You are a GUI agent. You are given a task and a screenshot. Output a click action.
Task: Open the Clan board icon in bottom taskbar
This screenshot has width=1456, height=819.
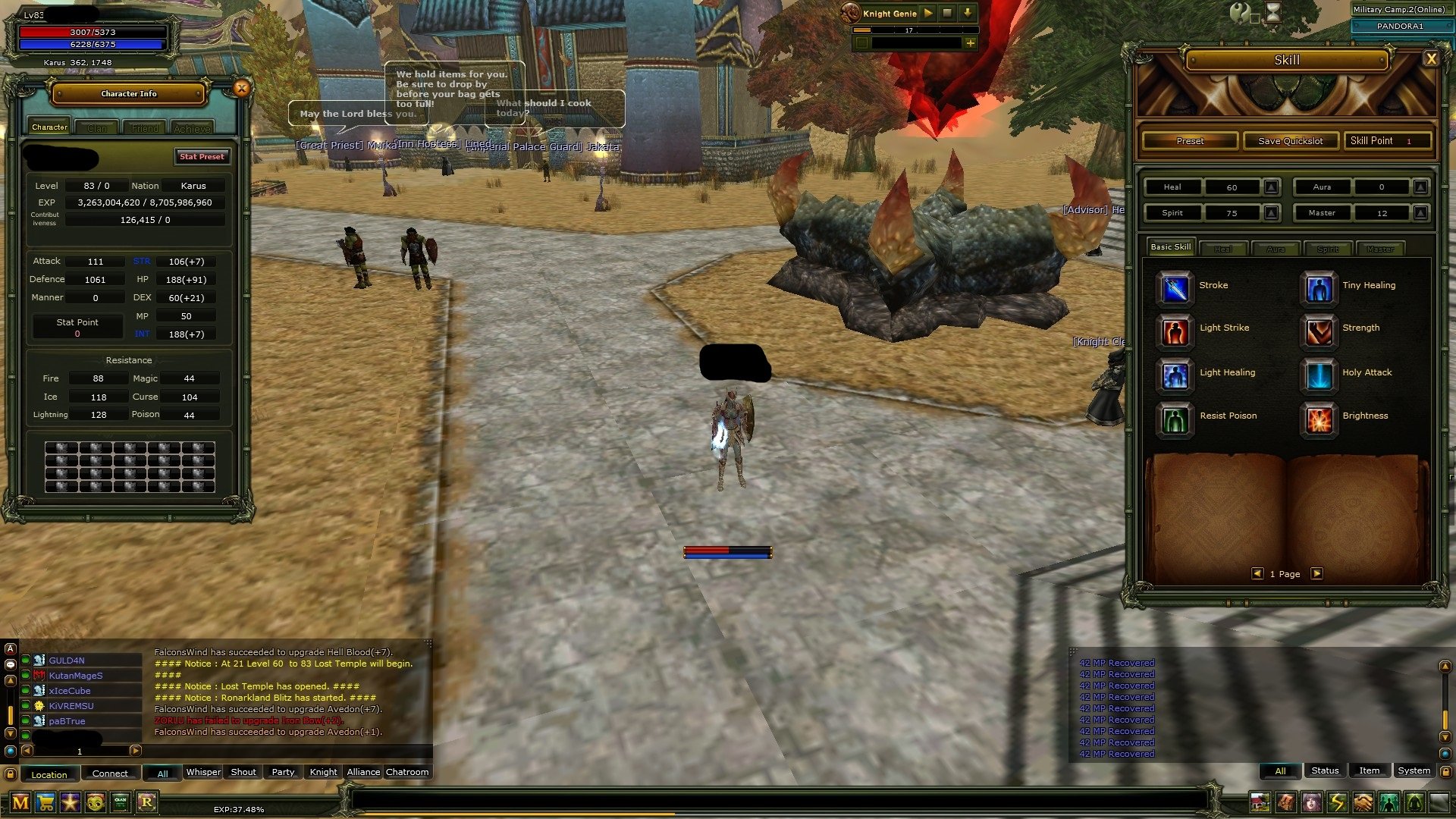coord(119,802)
